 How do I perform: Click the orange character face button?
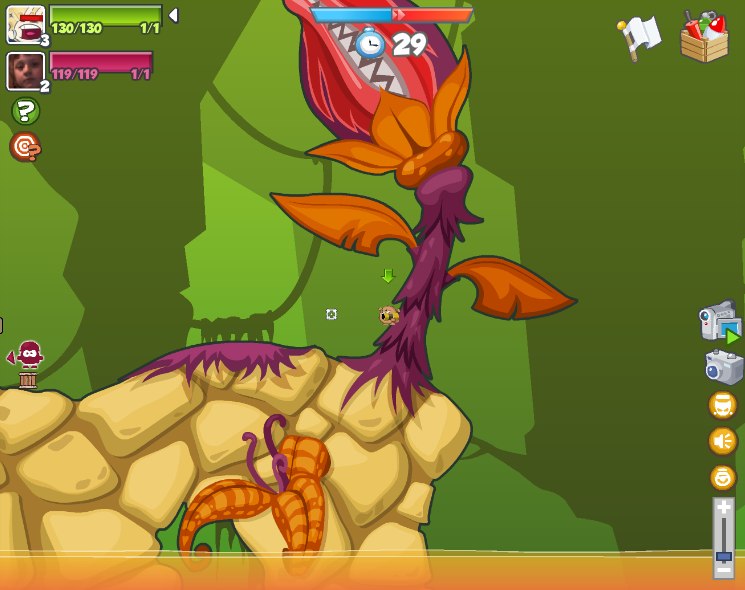[722, 405]
